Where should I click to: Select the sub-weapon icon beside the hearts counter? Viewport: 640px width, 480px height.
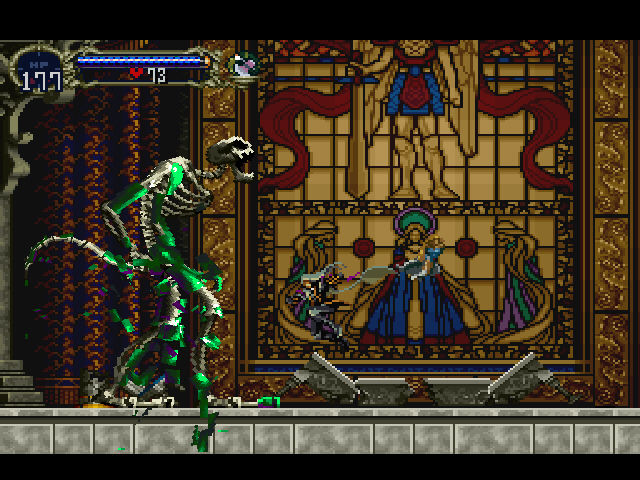click(x=243, y=65)
